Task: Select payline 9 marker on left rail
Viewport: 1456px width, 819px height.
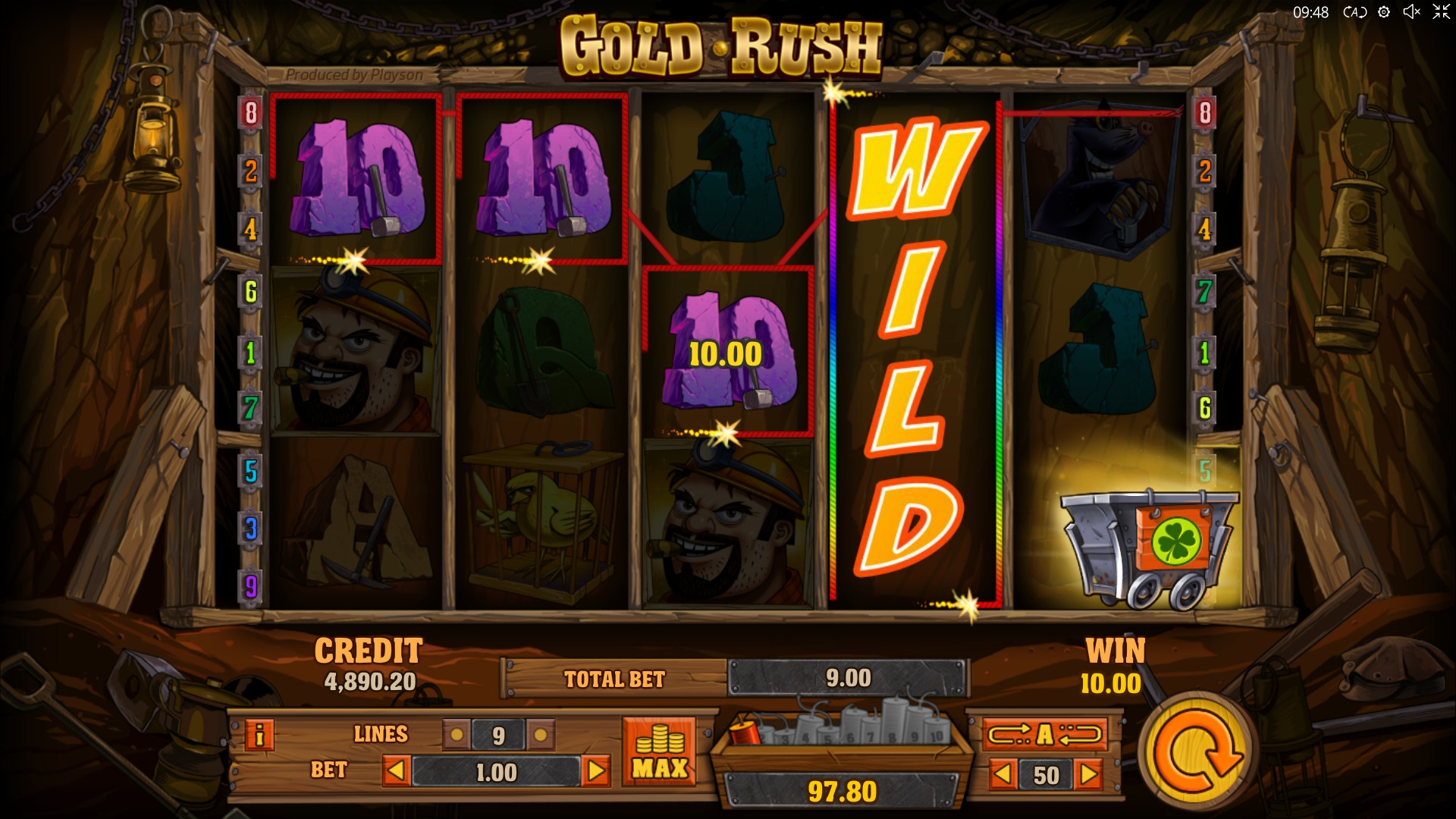Action: click(x=251, y=586)
